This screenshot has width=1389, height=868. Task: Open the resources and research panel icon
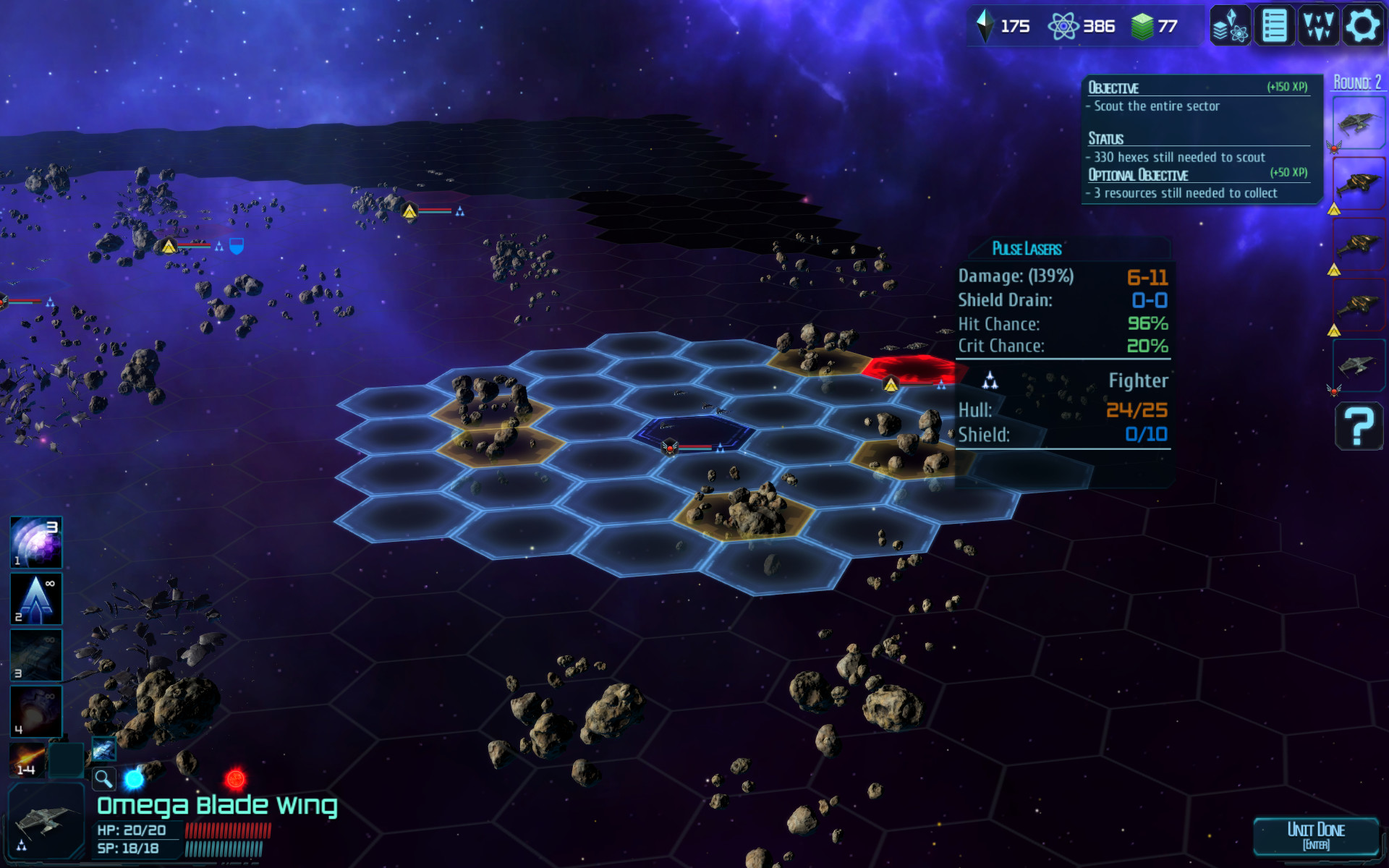click(x=1228, y=27)
